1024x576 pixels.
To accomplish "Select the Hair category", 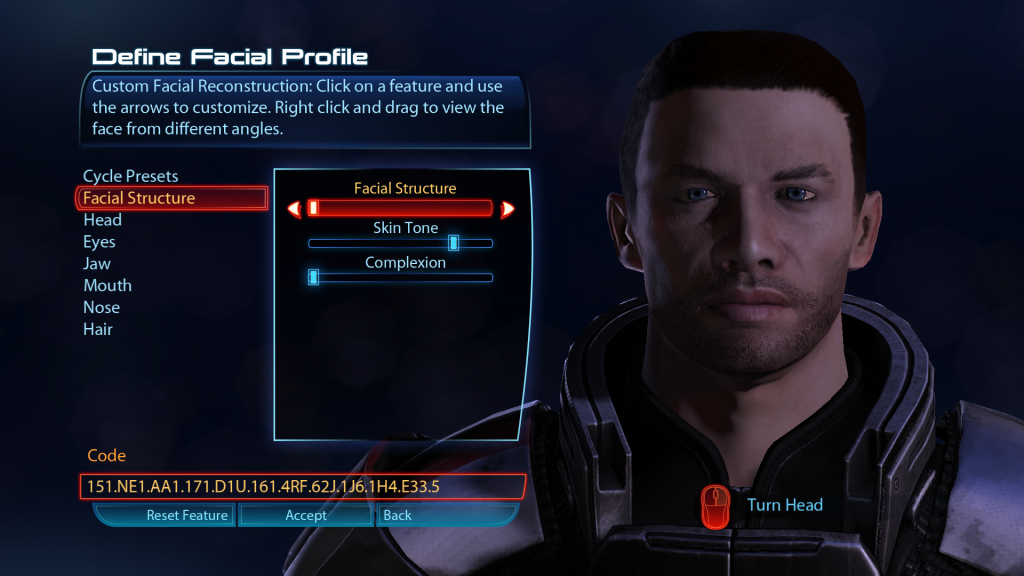I will (98, 330).
